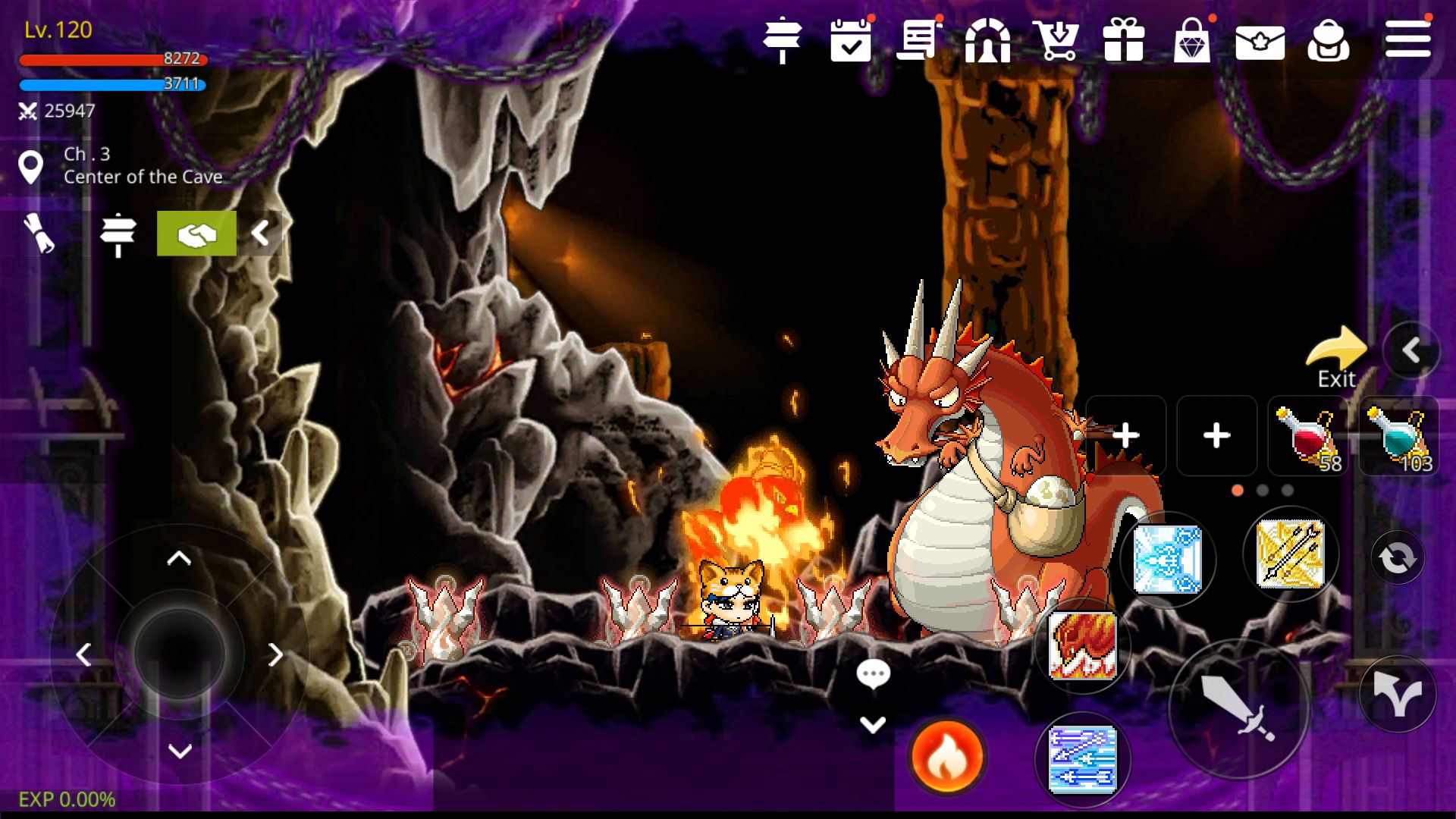Screen dimensions: 1456x819
Task: Open the hamburger main menu
Action: 1407,42
